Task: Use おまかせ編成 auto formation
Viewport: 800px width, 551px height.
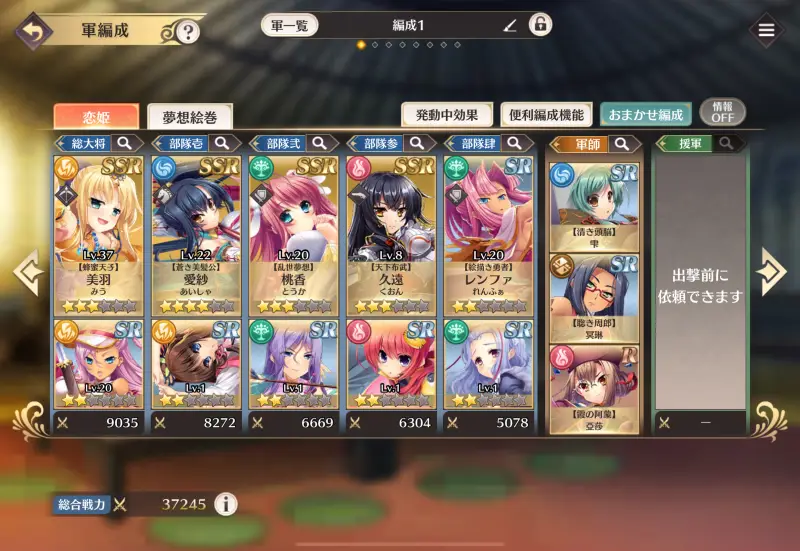Action: pyautogui.click(x=644, y=115)
